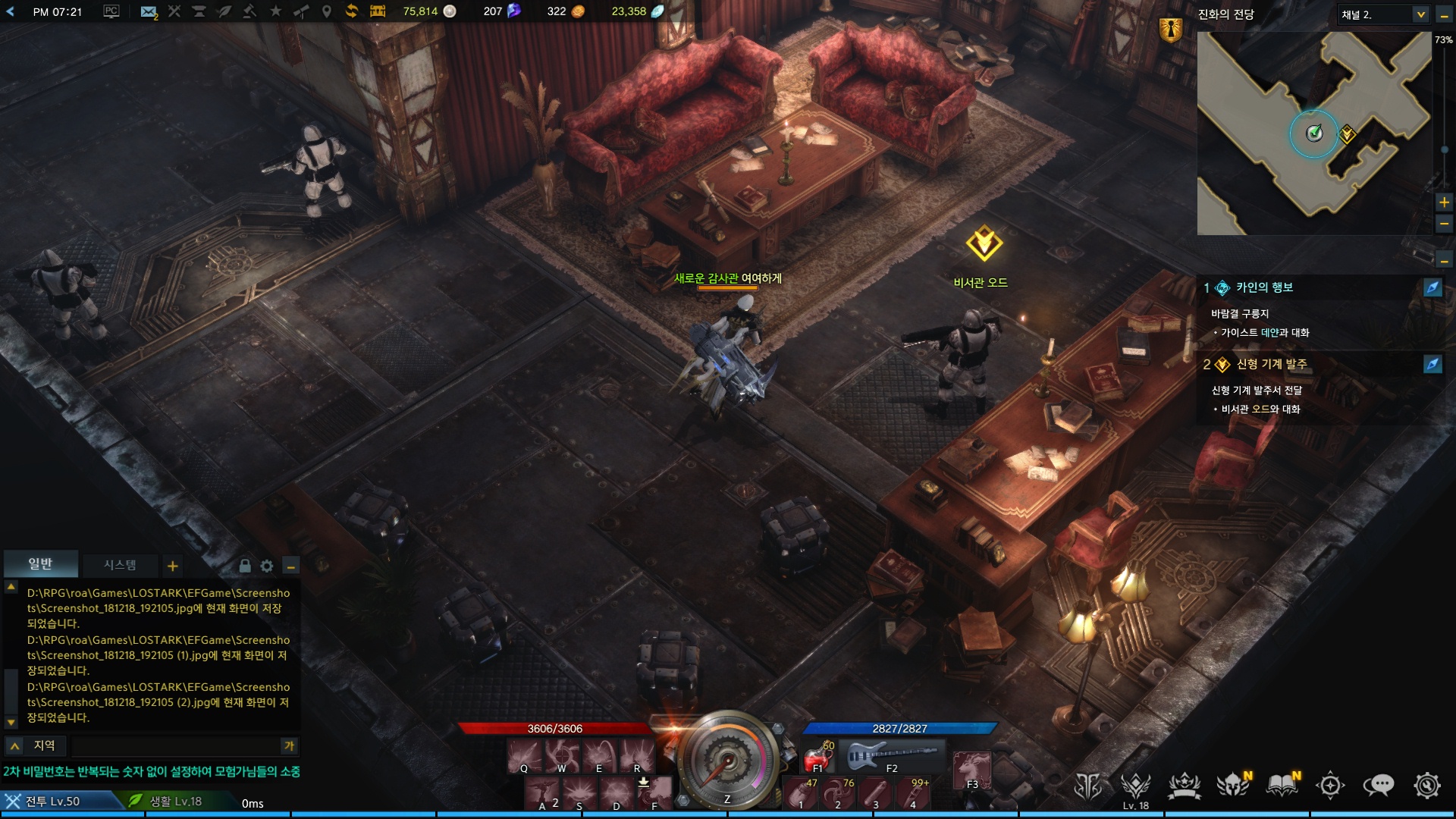1456x819 pixels.
Task: Add a new chat tab
Action: [x=173, y=566]
